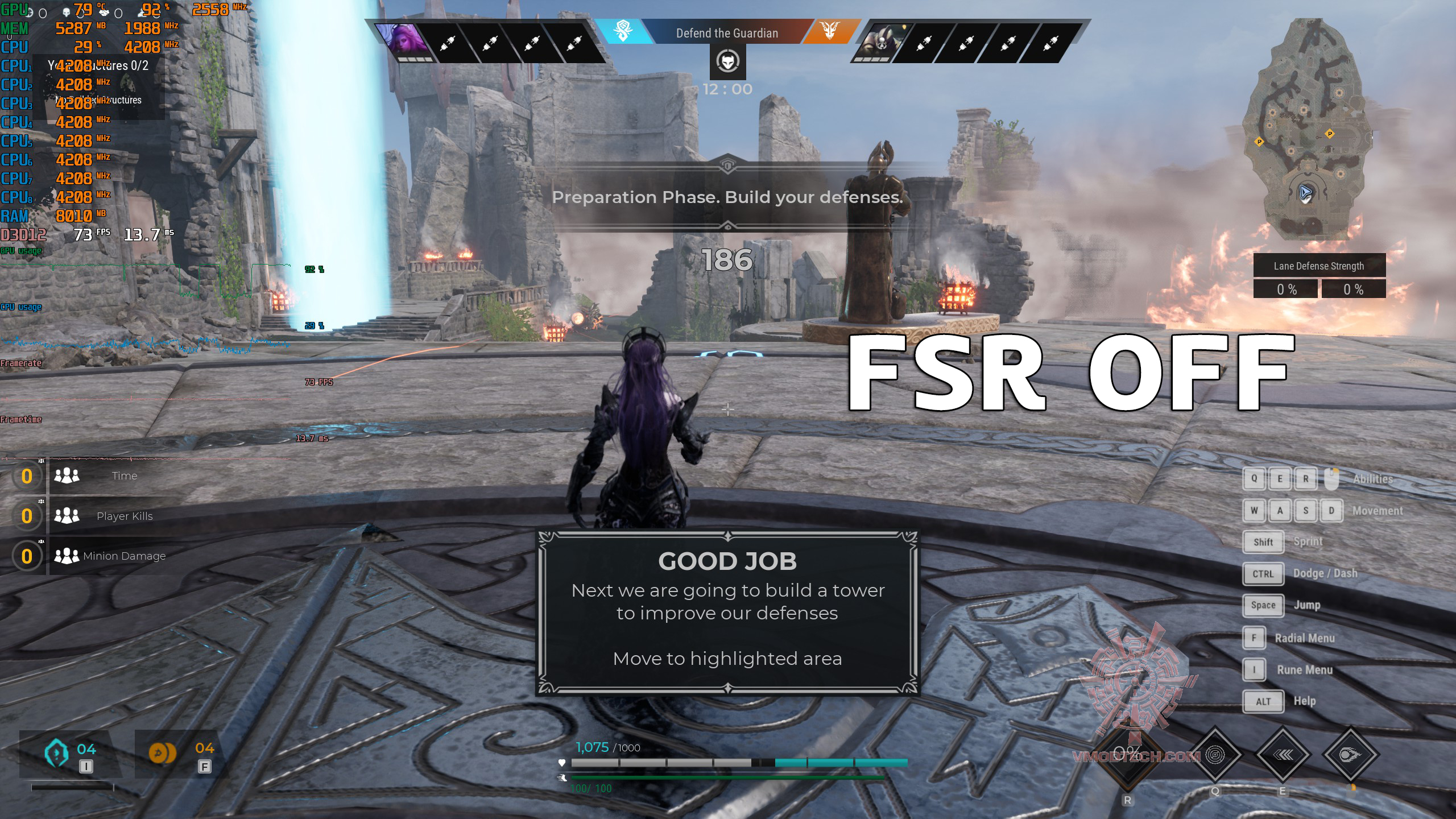The height and width of the screenshot is (819, 1456).
Task: Open the Rune Menu currency icon
Action: 57,752
